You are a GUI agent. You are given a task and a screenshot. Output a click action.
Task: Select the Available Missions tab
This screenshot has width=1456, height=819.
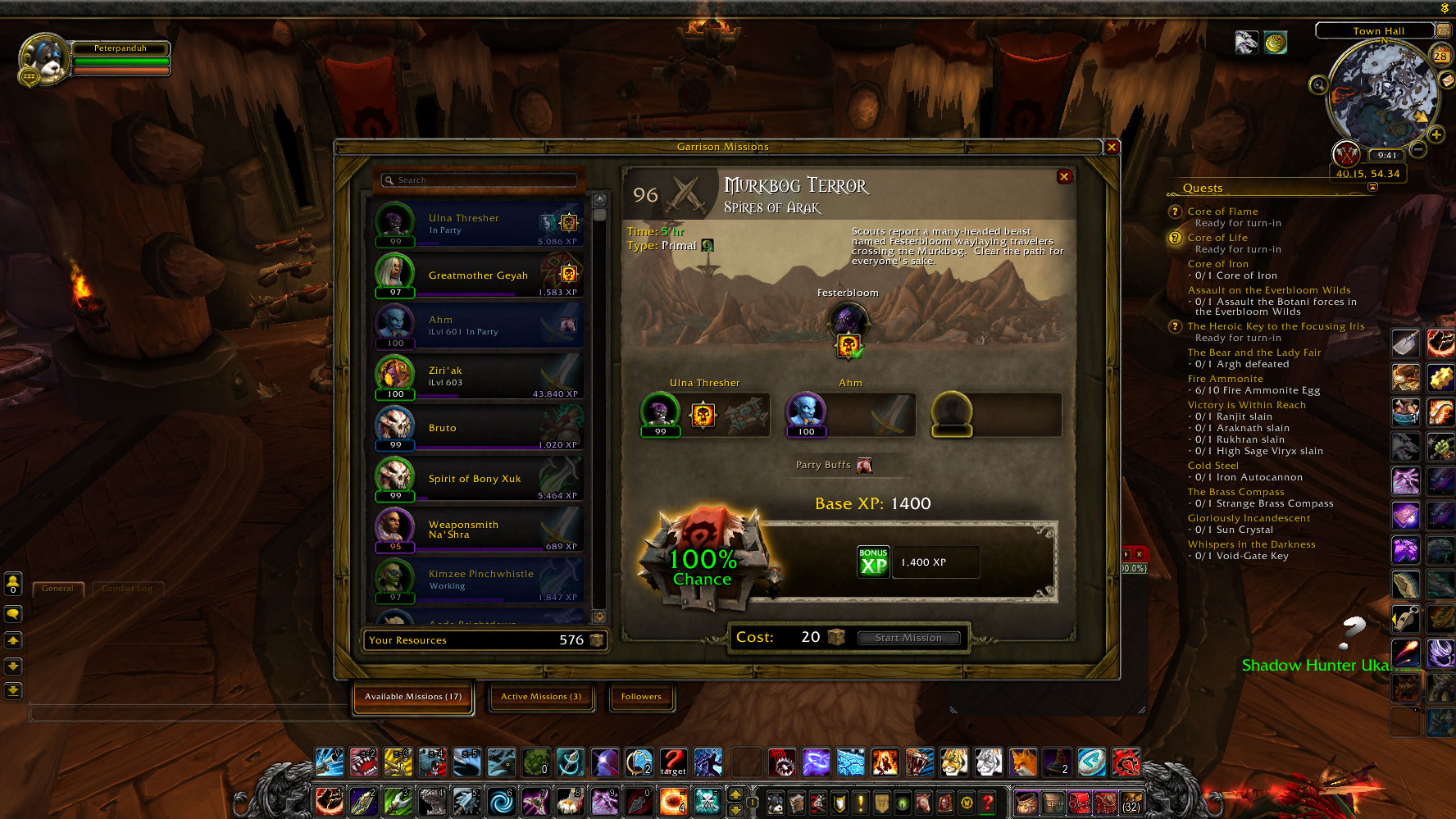[x=413, y=697]
